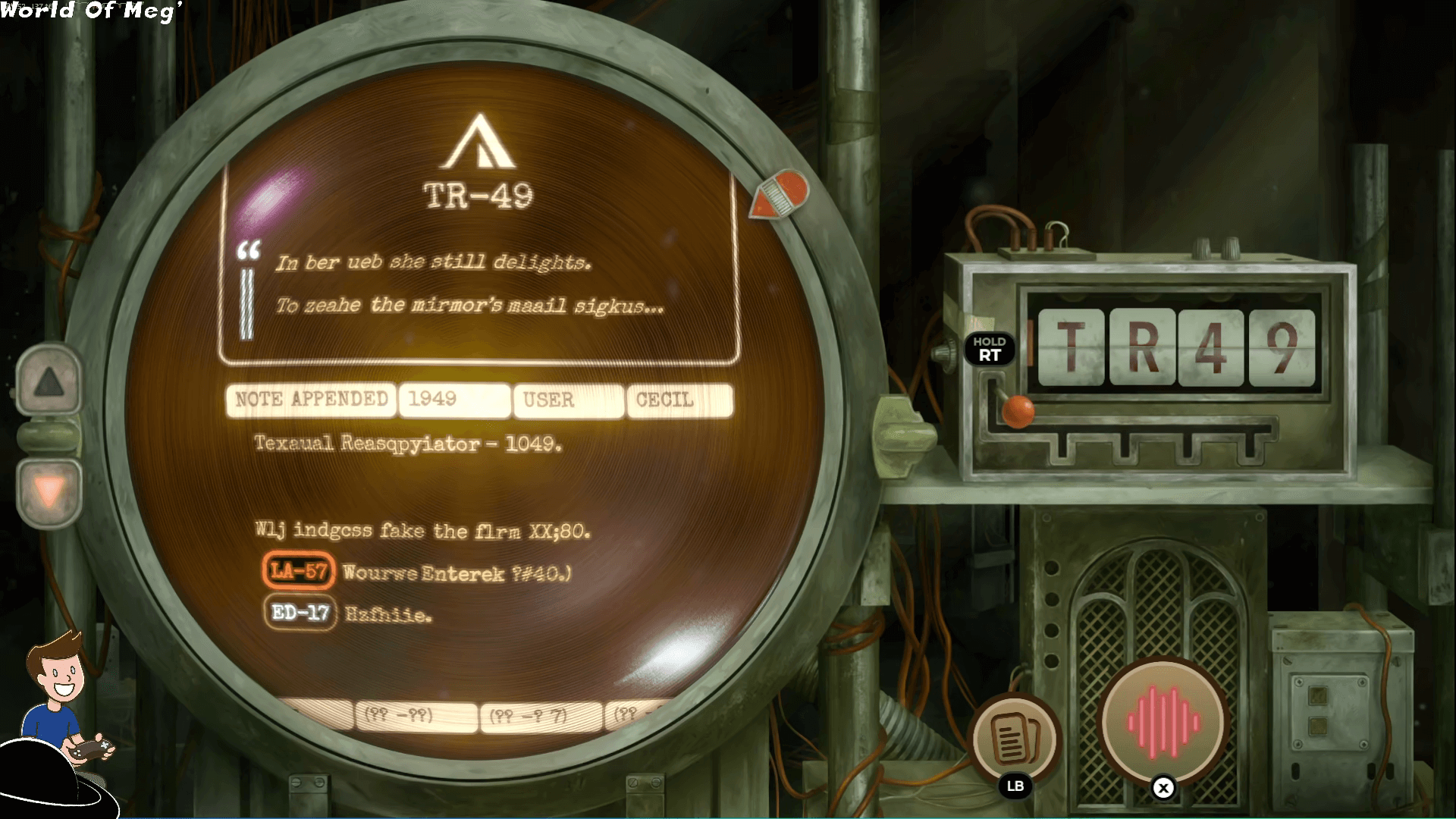Click the red bookmark marker on the screen rim

[781, 195]
